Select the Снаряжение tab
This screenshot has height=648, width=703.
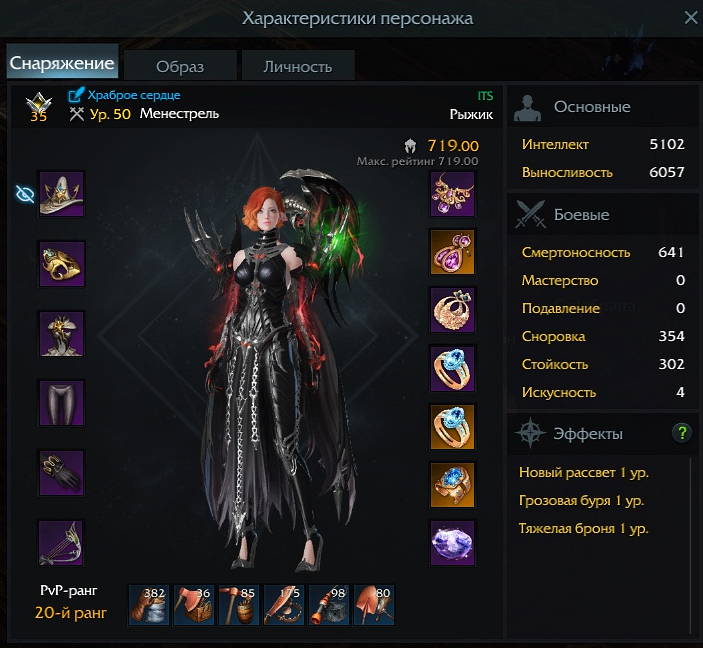point(62,63)
